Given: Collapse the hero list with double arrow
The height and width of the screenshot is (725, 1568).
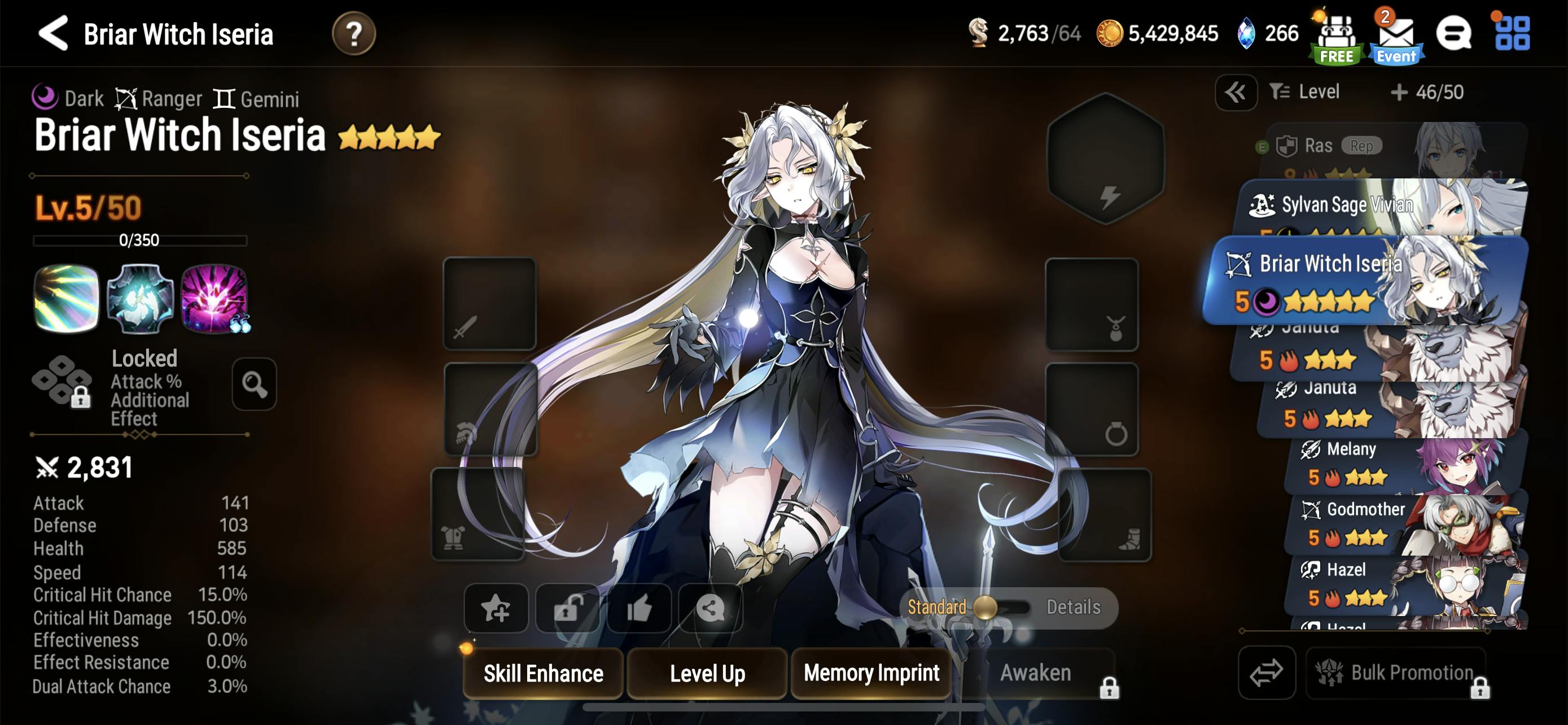Looking at the screenshot, I should click(1235, 93).
